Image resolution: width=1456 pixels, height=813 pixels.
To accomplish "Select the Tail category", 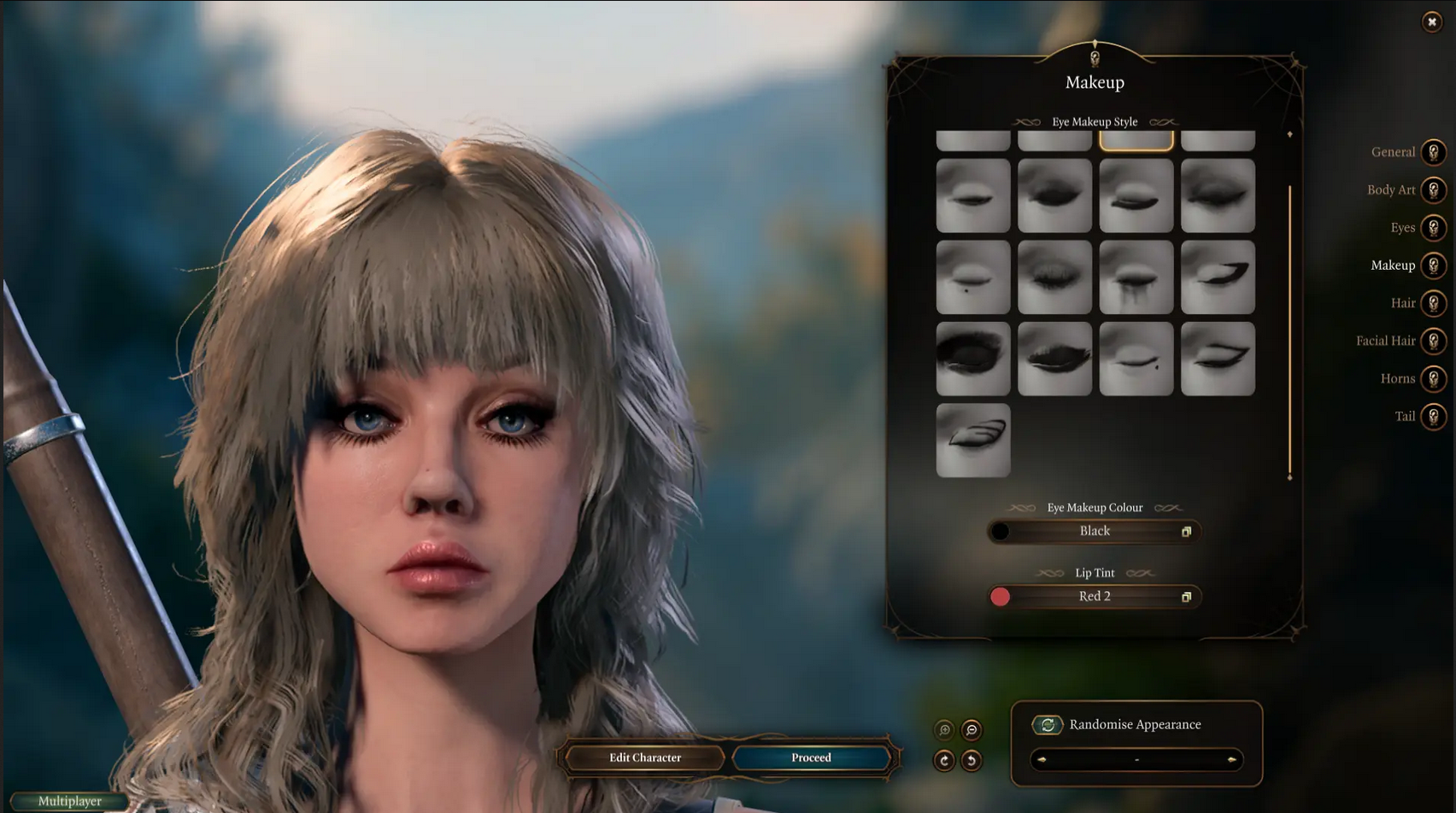I will [x=1433, y=417].
